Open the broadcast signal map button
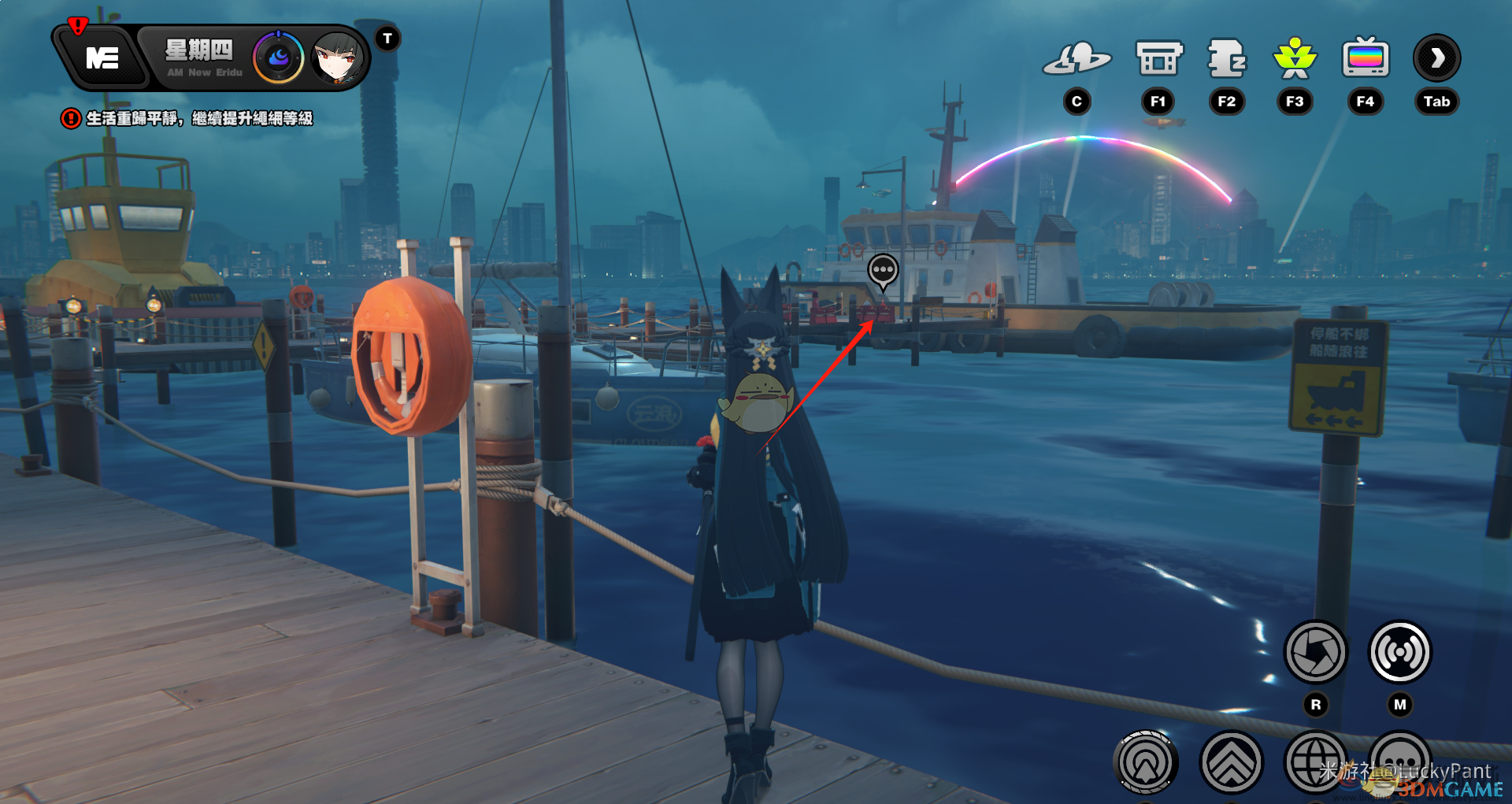This screenshot has width=1512, height=804. coord(1400,652)
